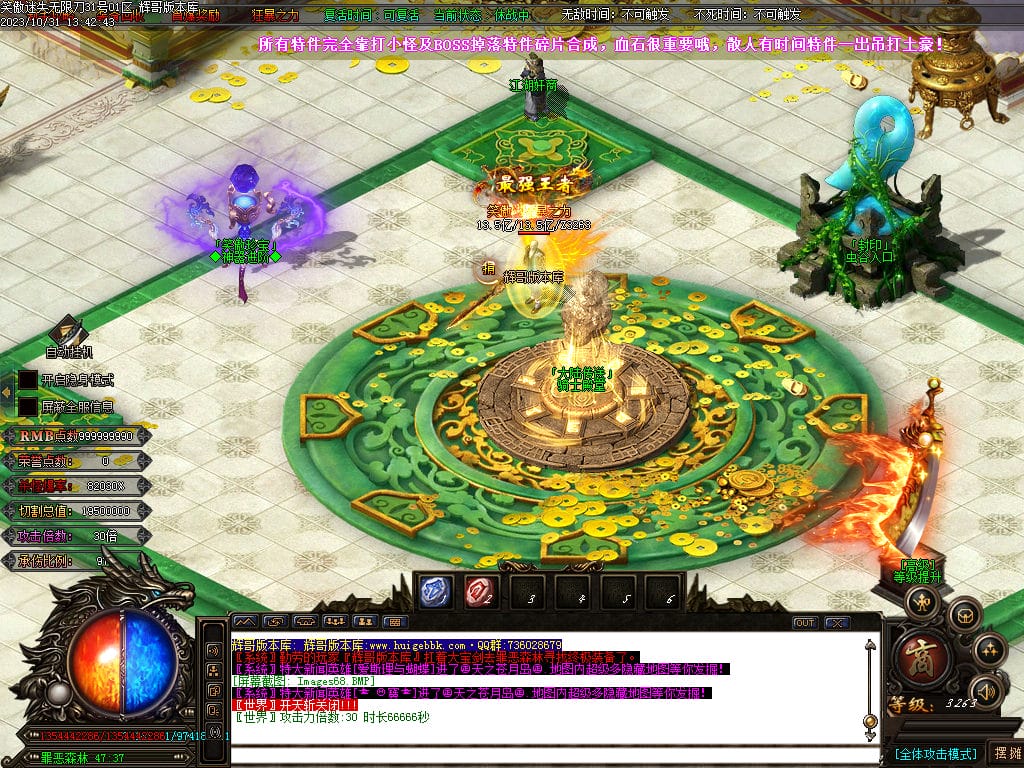The image size is (1024, 768).
Task: Click the chat scrollbar down arrow
Action: (x=869, y=735)
